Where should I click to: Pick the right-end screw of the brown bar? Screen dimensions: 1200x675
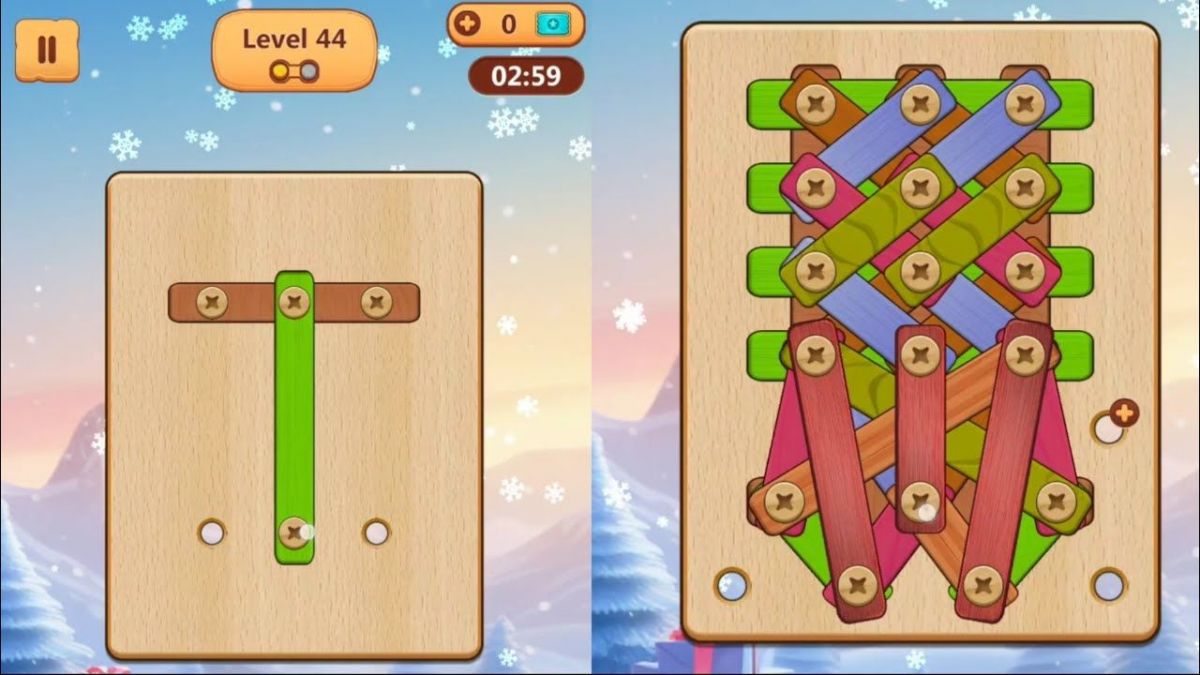pyautogui.click(x=376, y=302)
